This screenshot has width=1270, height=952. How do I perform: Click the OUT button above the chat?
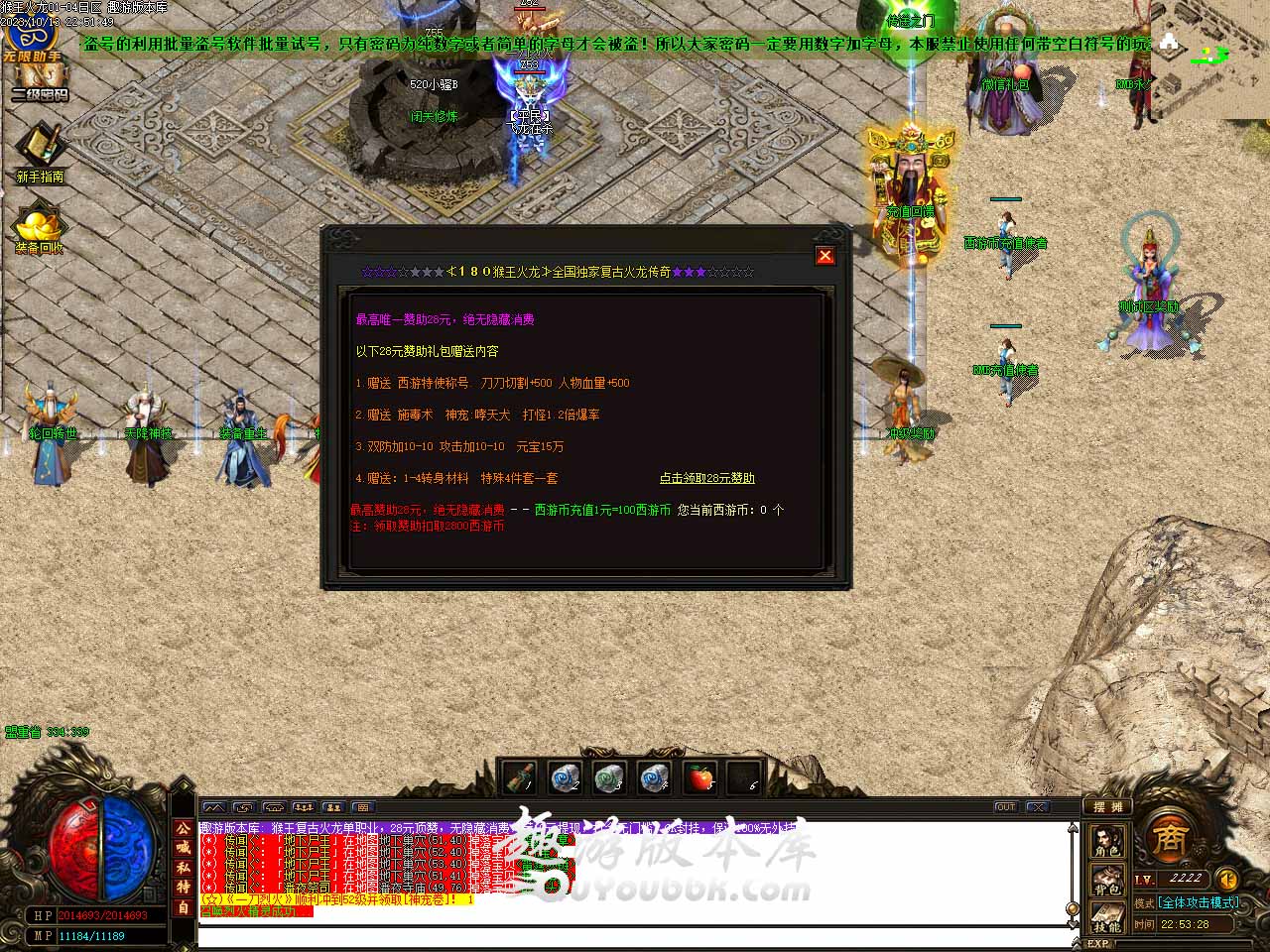click(1005, 807)
